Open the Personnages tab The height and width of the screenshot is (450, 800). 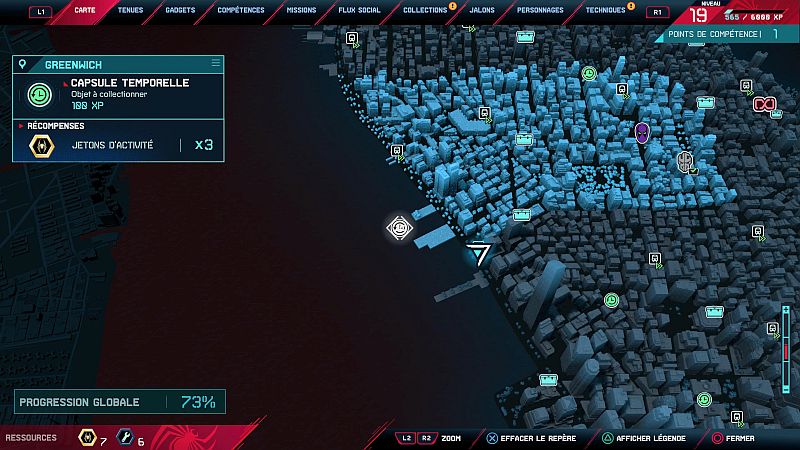[543, 11]
